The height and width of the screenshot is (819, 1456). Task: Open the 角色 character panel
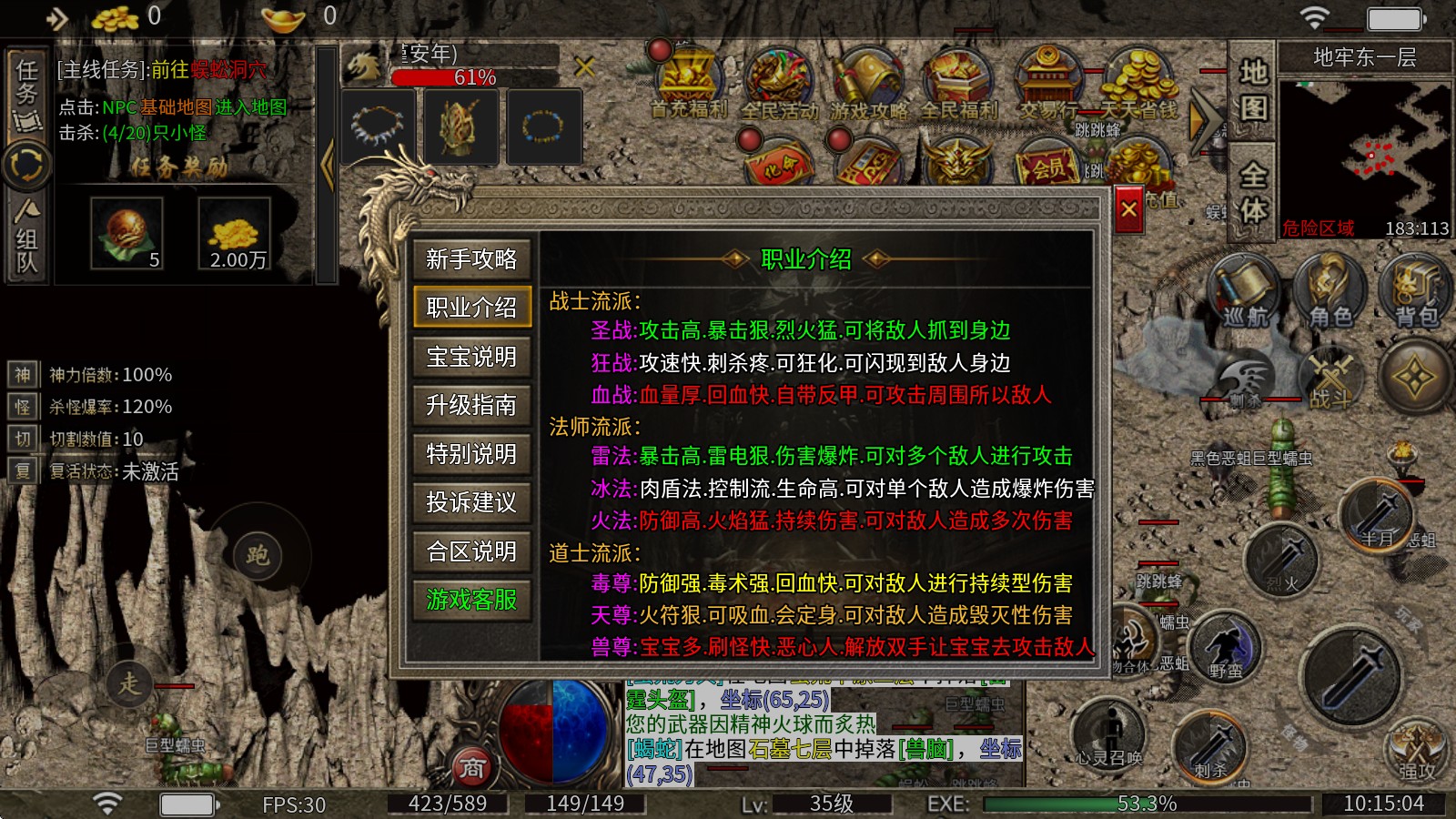pos(1331,291)
